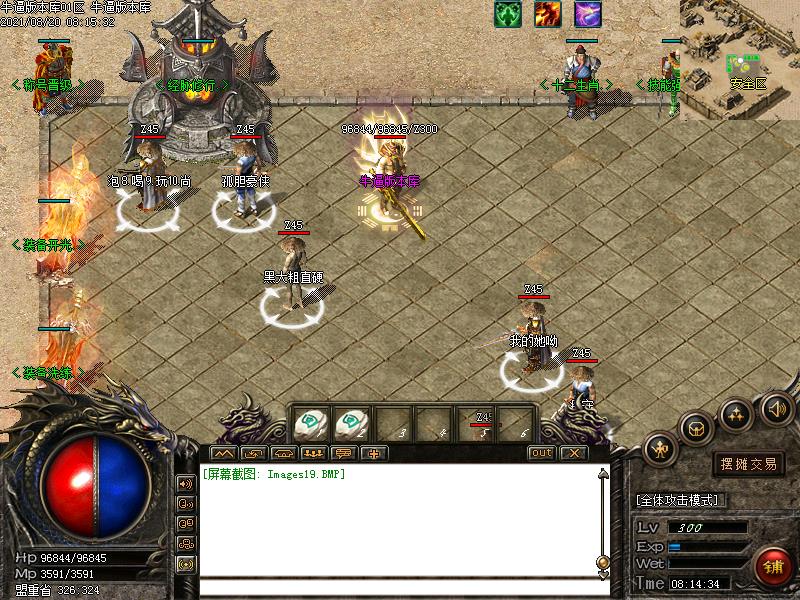Viewport: 800px width, 600px height.
Task: Open the bag chest icon
Action: 697,427
